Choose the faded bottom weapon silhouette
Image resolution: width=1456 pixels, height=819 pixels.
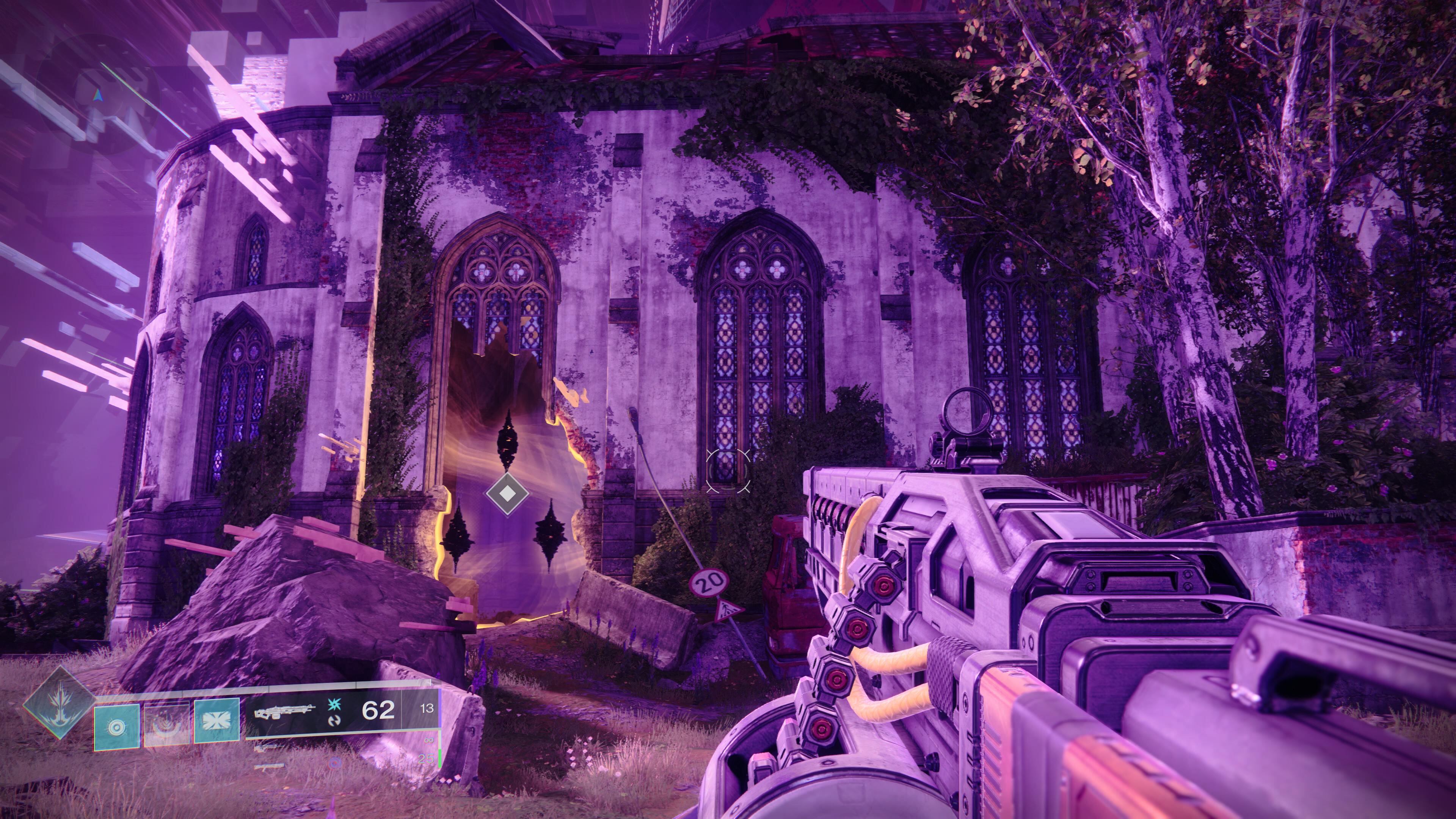tap(269, 767)
